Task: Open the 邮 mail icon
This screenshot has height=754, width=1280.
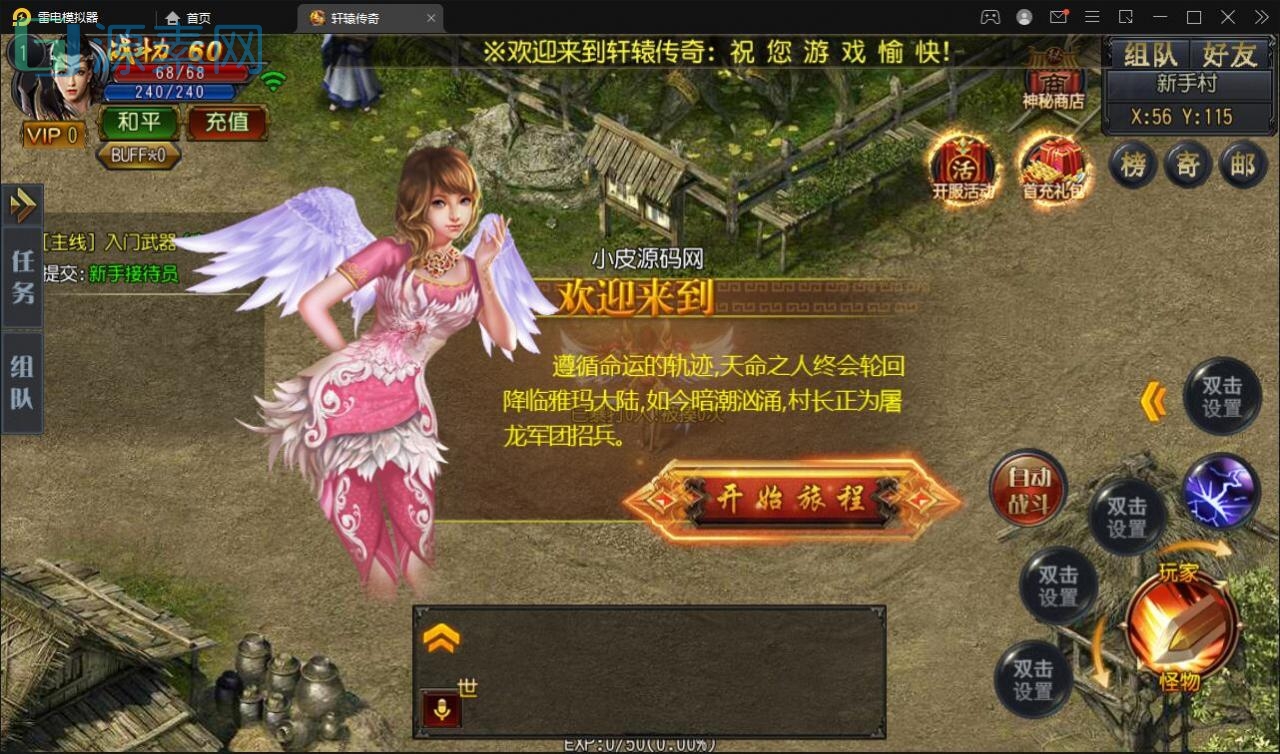Action: [1243, 165]
